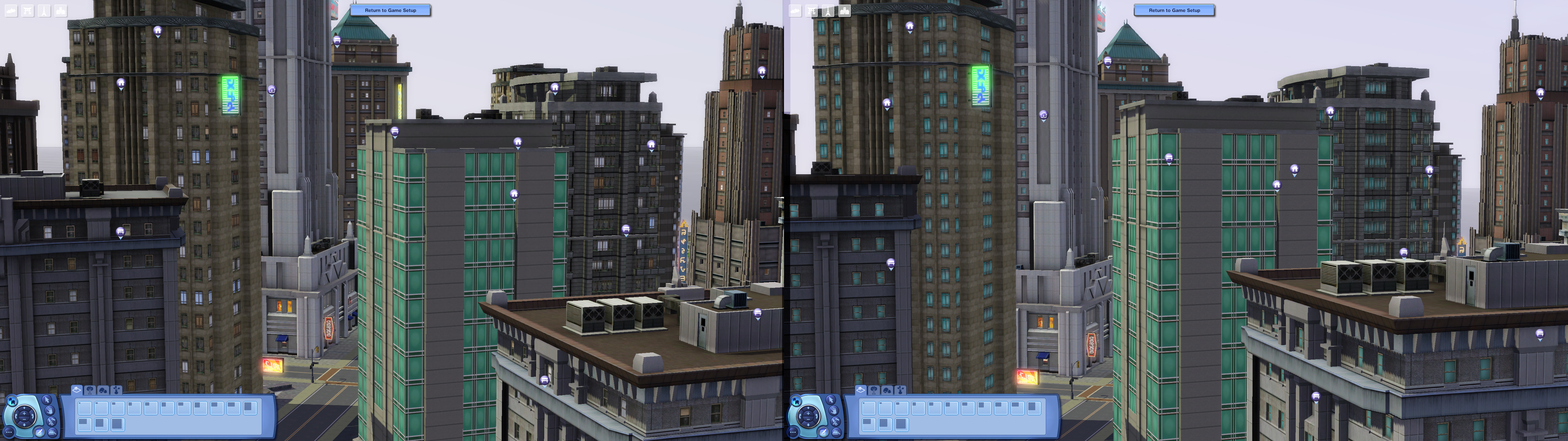Switch to the trees category tab
Screen dimensions: 1568x441
point(89,390)
